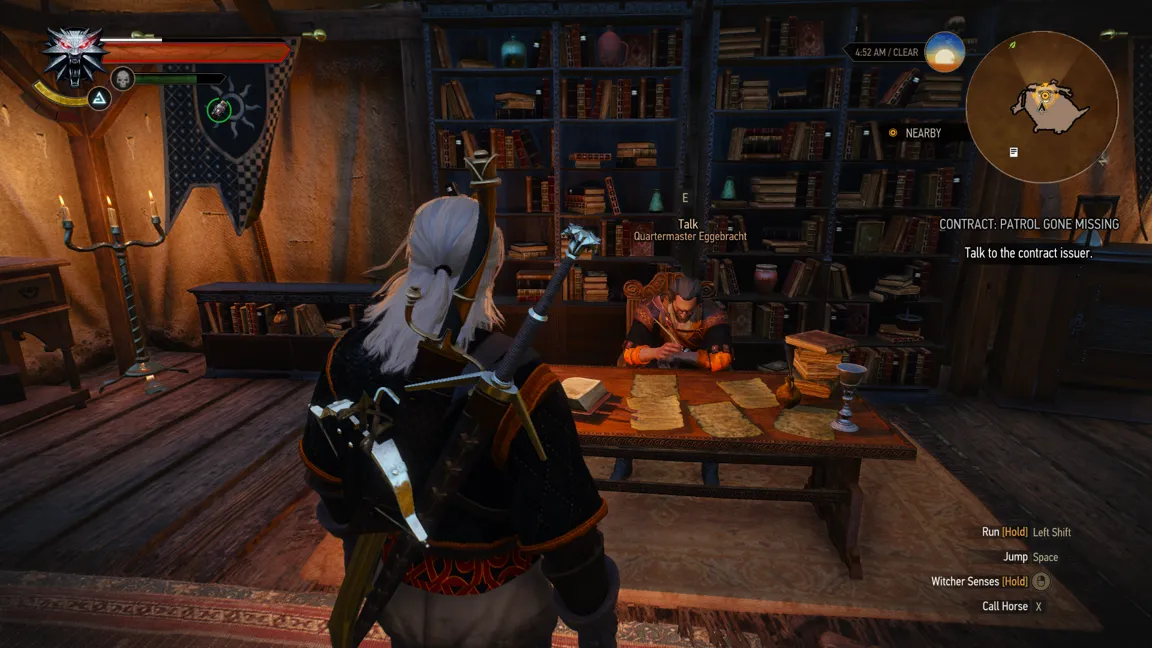Click the Nearby quest indicator
The height and width of the screenshot is (648, 1152).
915,133
